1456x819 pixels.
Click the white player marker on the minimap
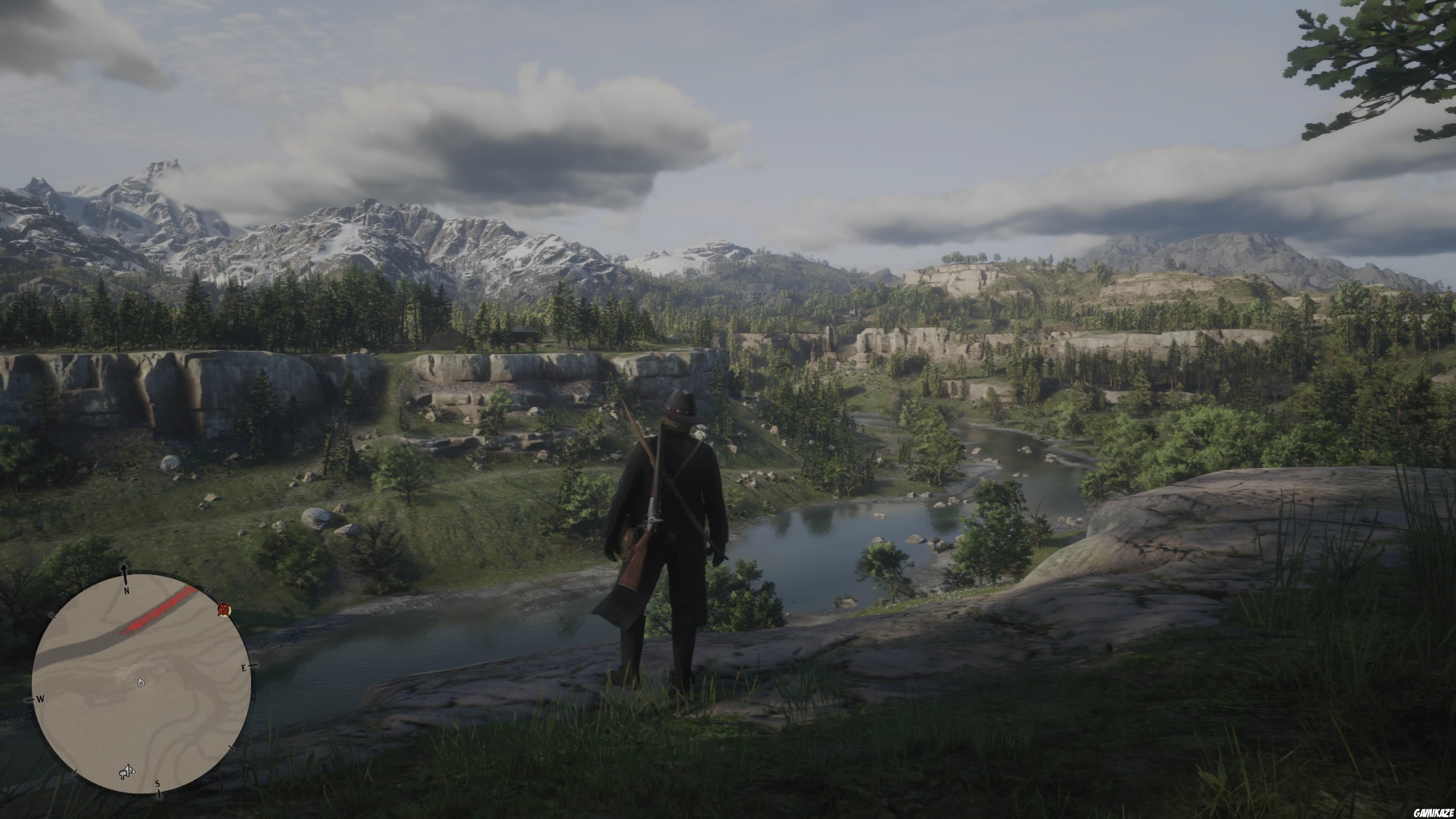click(x=141, y=683)
